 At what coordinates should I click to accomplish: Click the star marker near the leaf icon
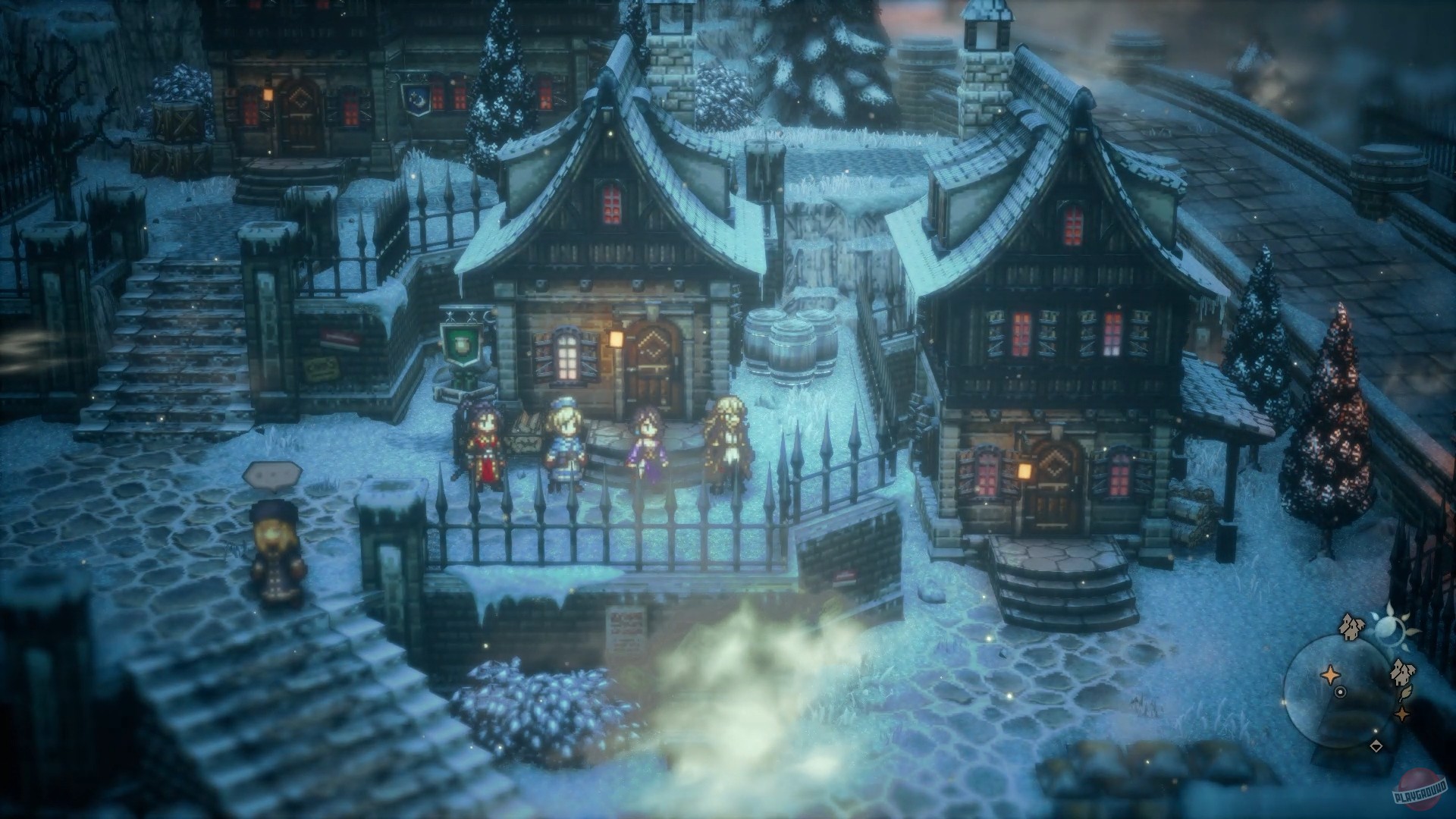[x=1401, y=713]
